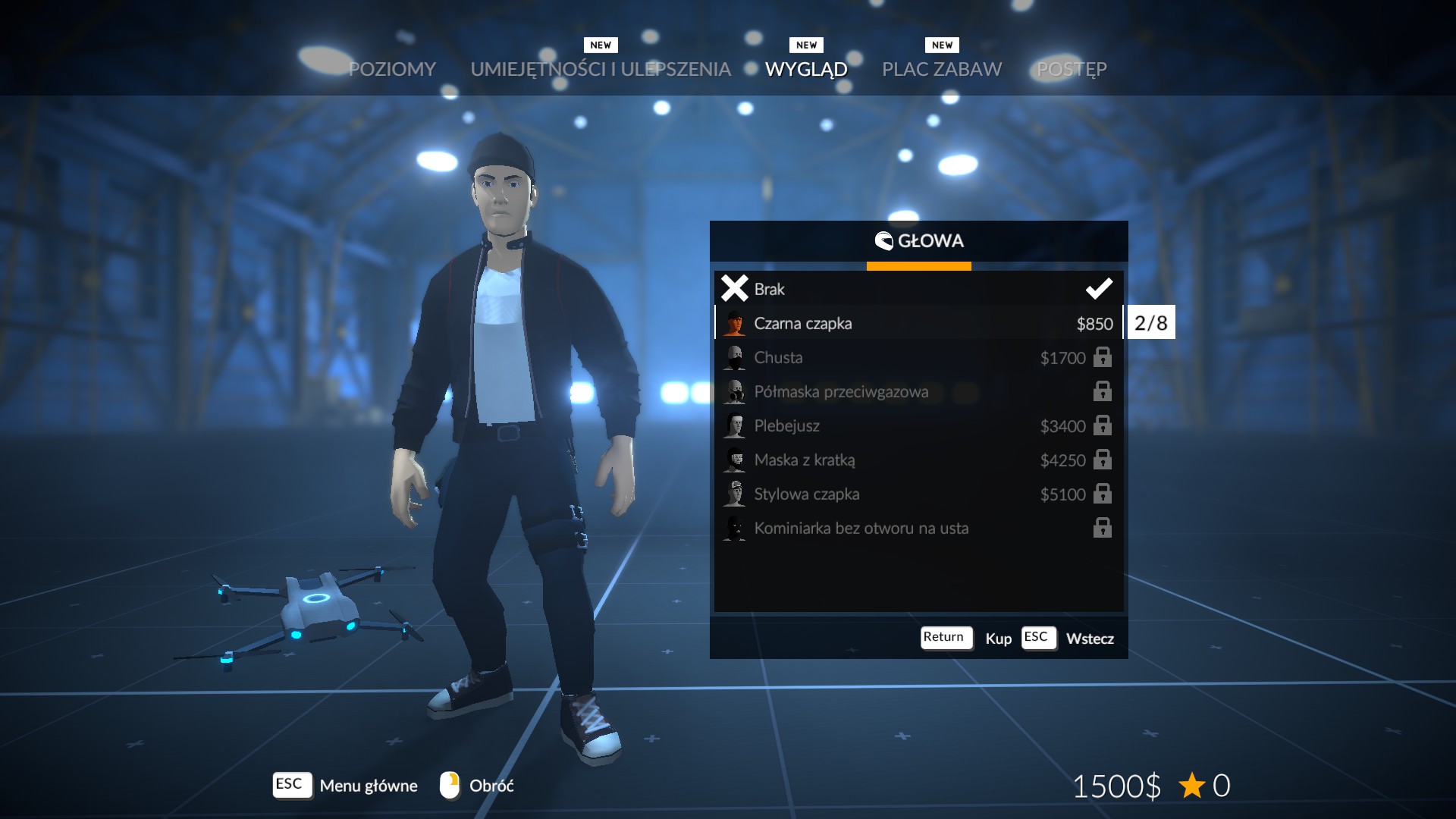This screenshot has width=1456, height=819.
Task: Select Półmaska przeciwgazowa row
Action: 918,391
